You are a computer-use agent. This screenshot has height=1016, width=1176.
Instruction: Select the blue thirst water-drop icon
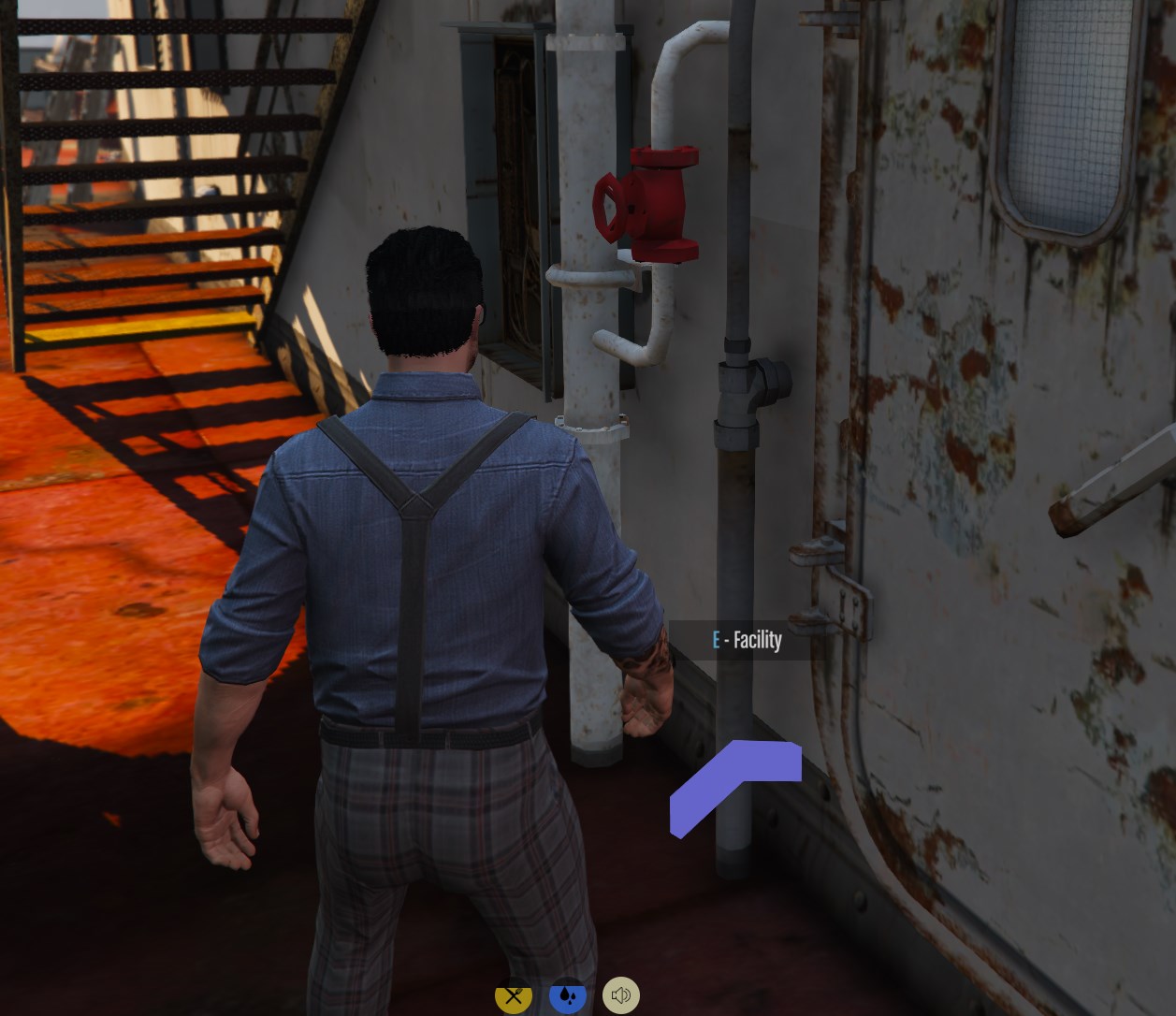coord(568,995)
